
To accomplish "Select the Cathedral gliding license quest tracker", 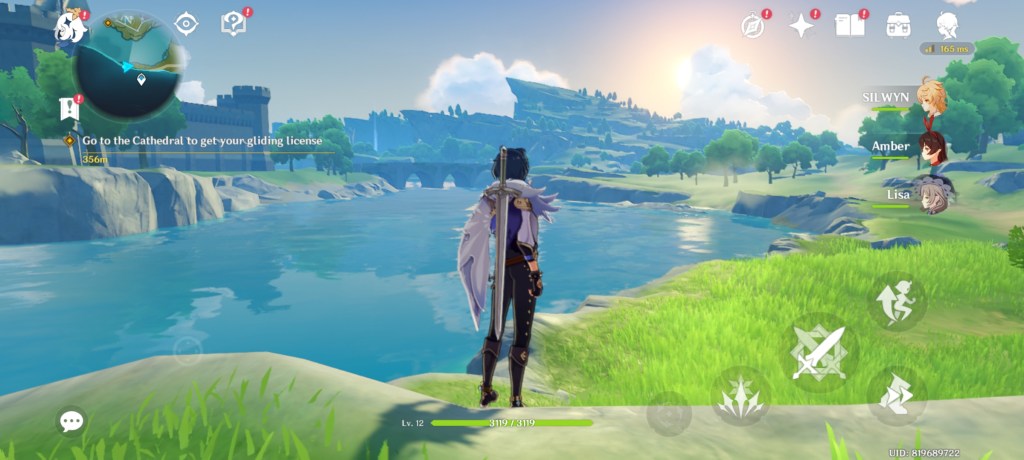I will (x=201, y=141).
